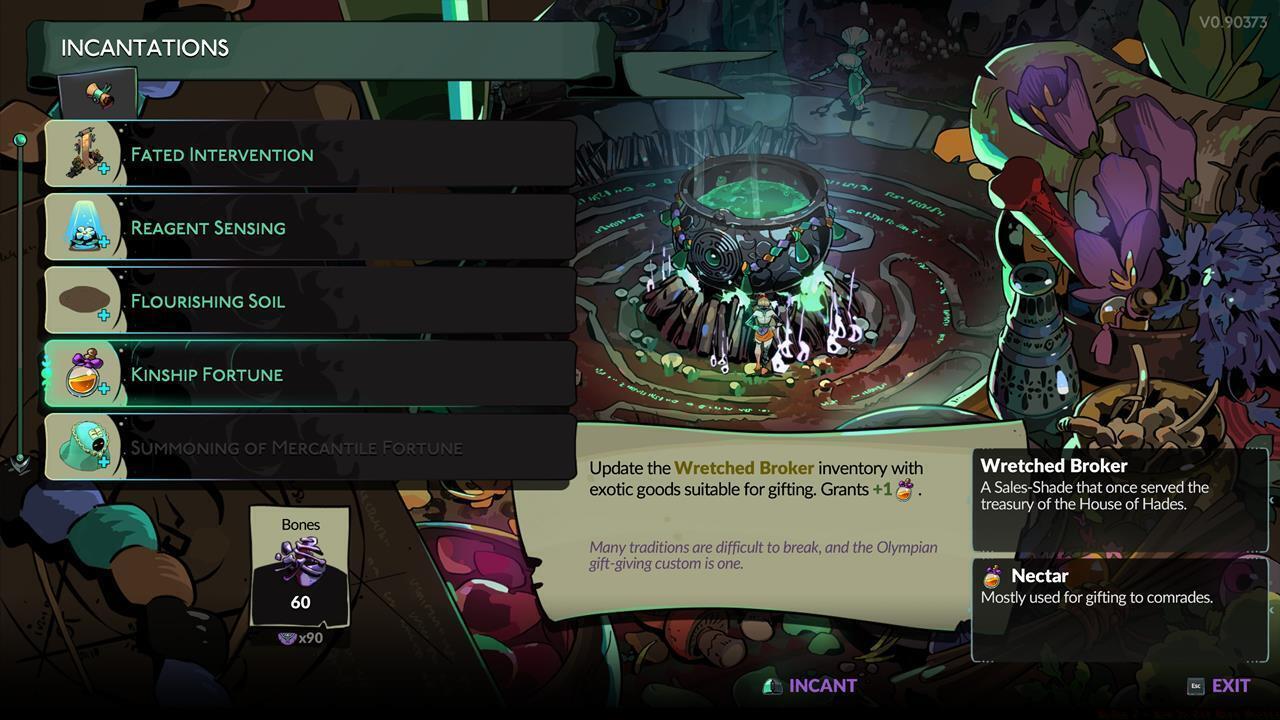Pick the Flourishing Soil incantation
This screenshot has height=720, width=1280.
pos(310,301)
